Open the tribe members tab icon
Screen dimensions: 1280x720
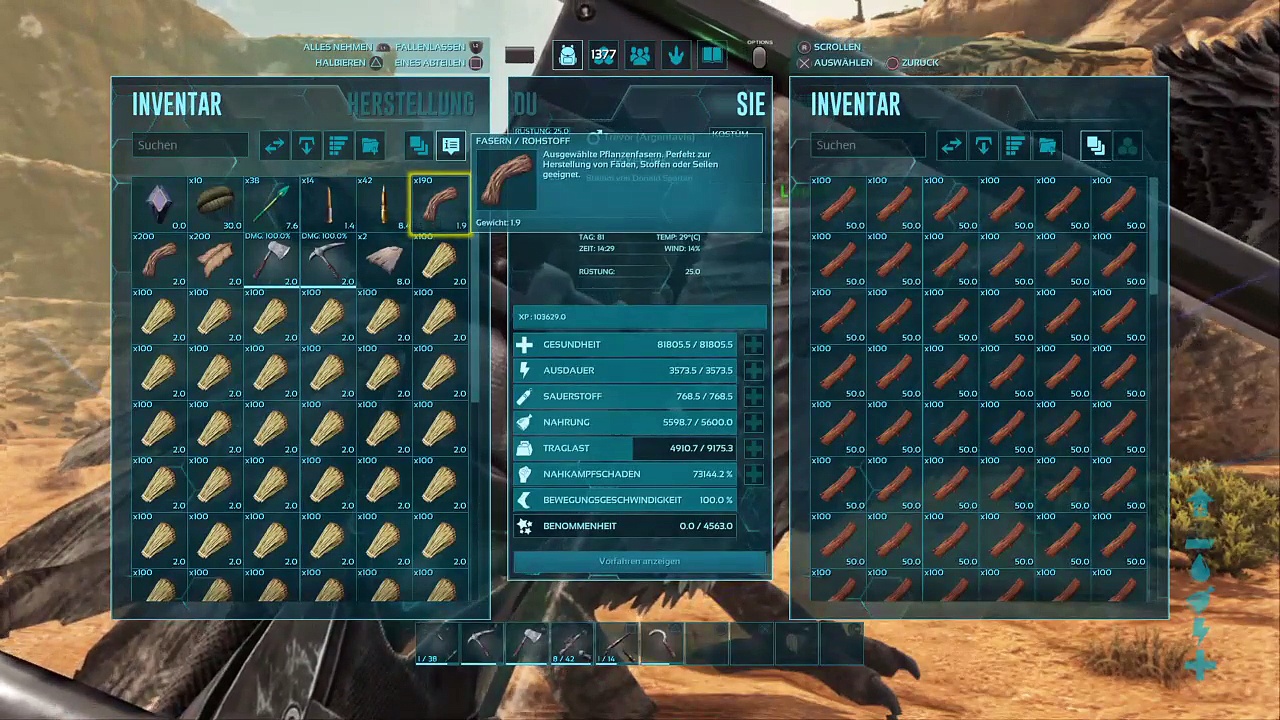(x=640, y=56)
